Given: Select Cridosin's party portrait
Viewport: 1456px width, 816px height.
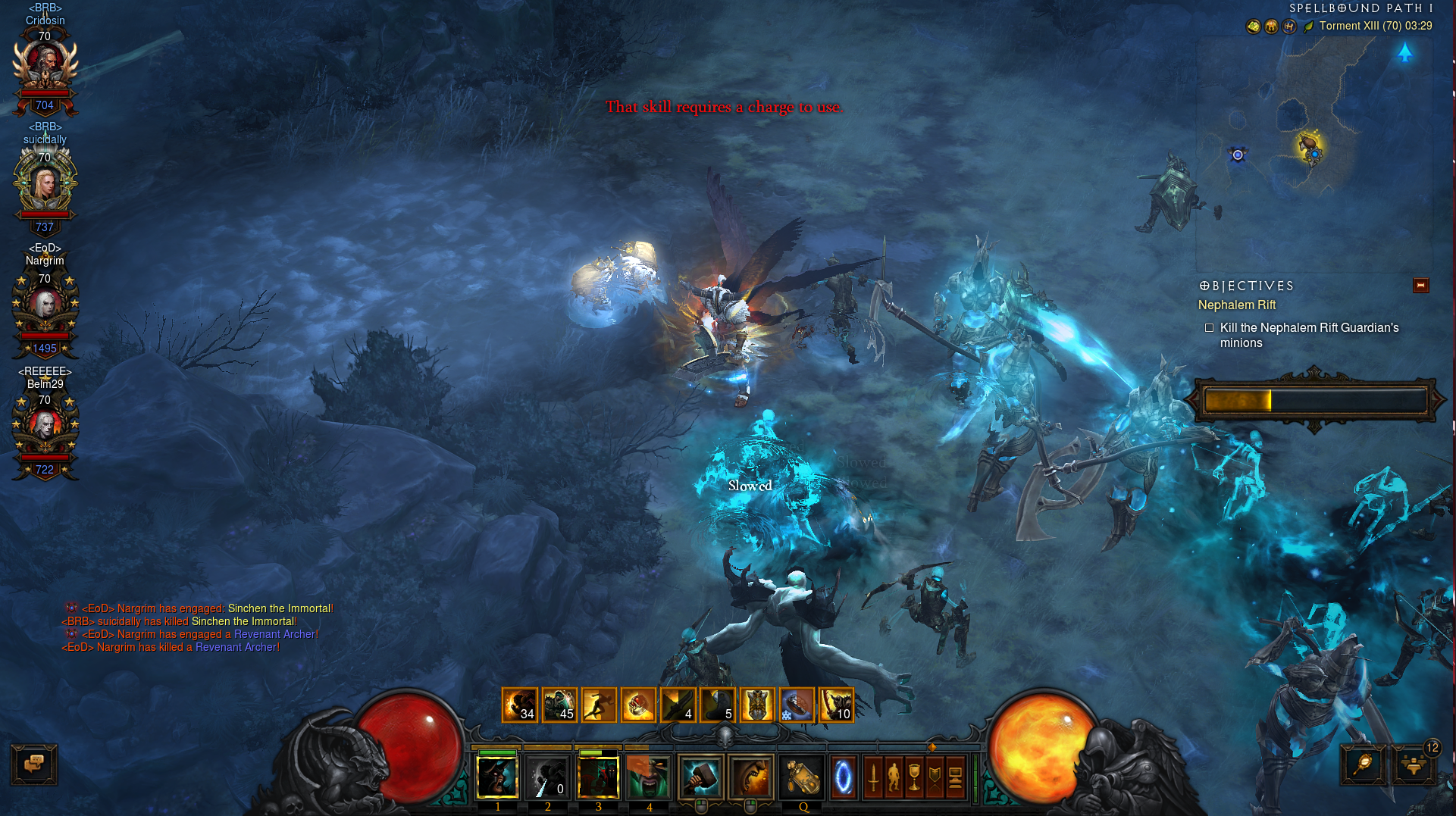Looking at the screenshot, I should pos(45,67).
